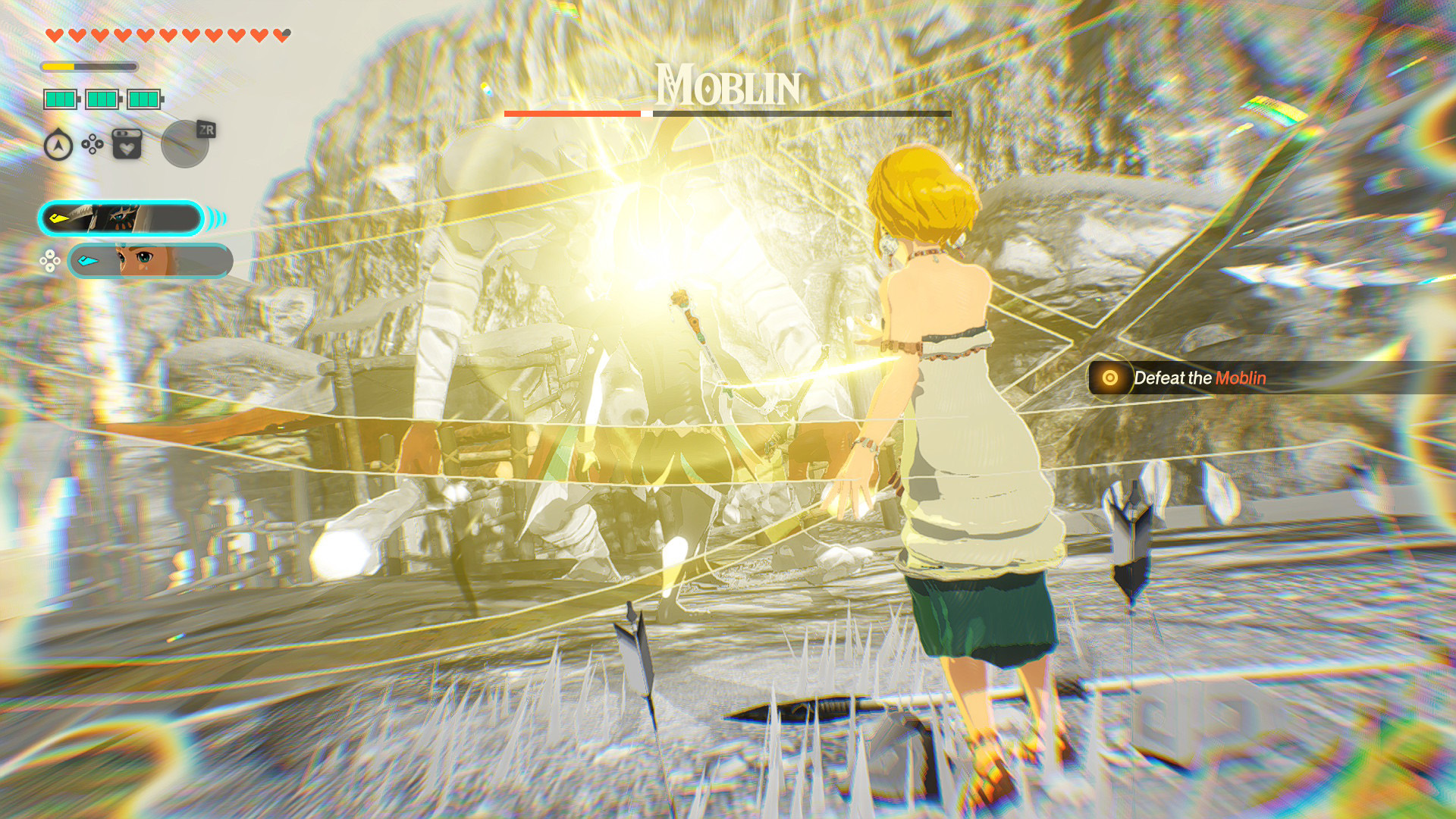Image resolution: width=1456 pixels, height=819 pixels.
Task: Click the first Zonai battery cell
Action: pos(61,99)
